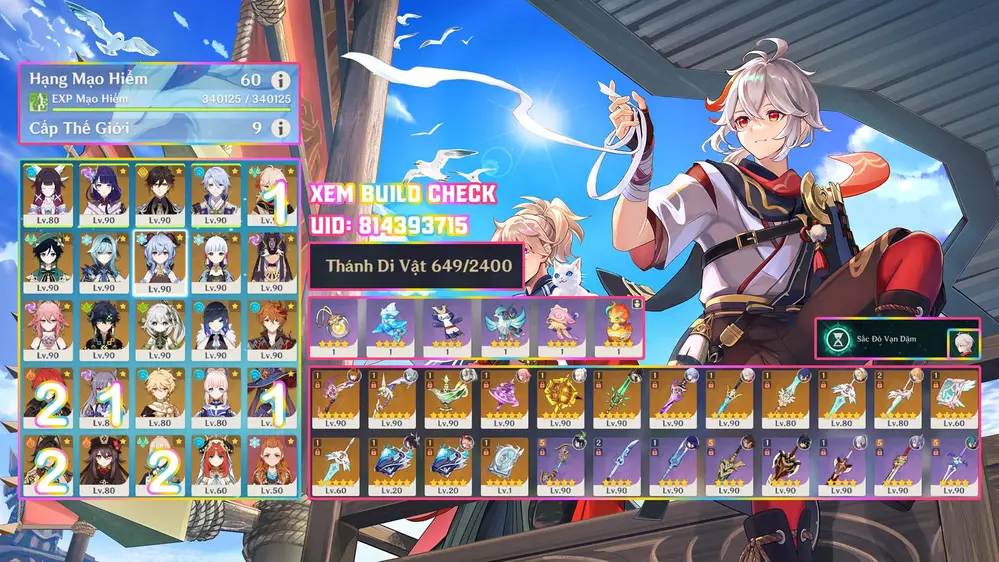Open the Hạng Mạo Hiểm info icon

(x=282, y=80)
